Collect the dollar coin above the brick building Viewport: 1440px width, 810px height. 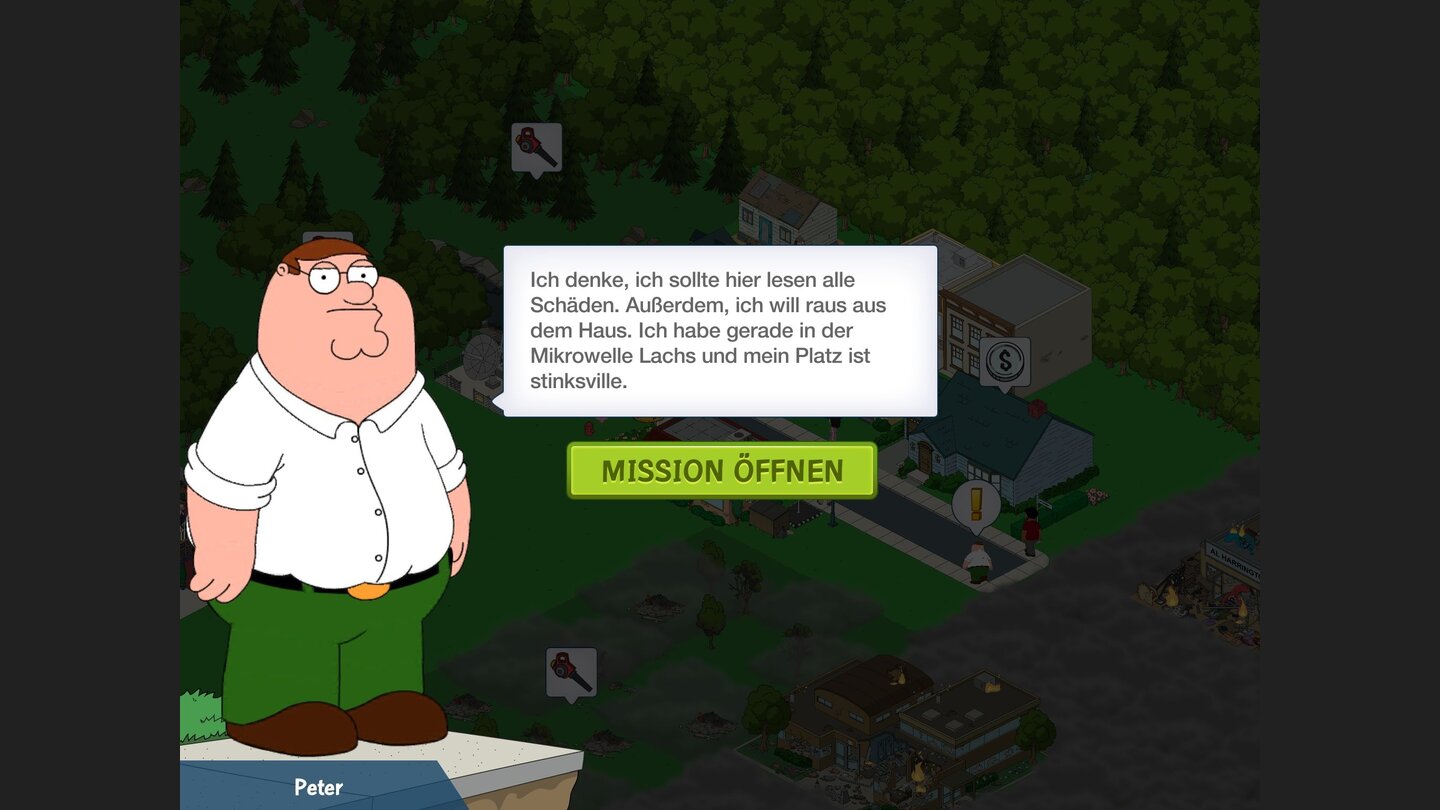coord(1003,361)
